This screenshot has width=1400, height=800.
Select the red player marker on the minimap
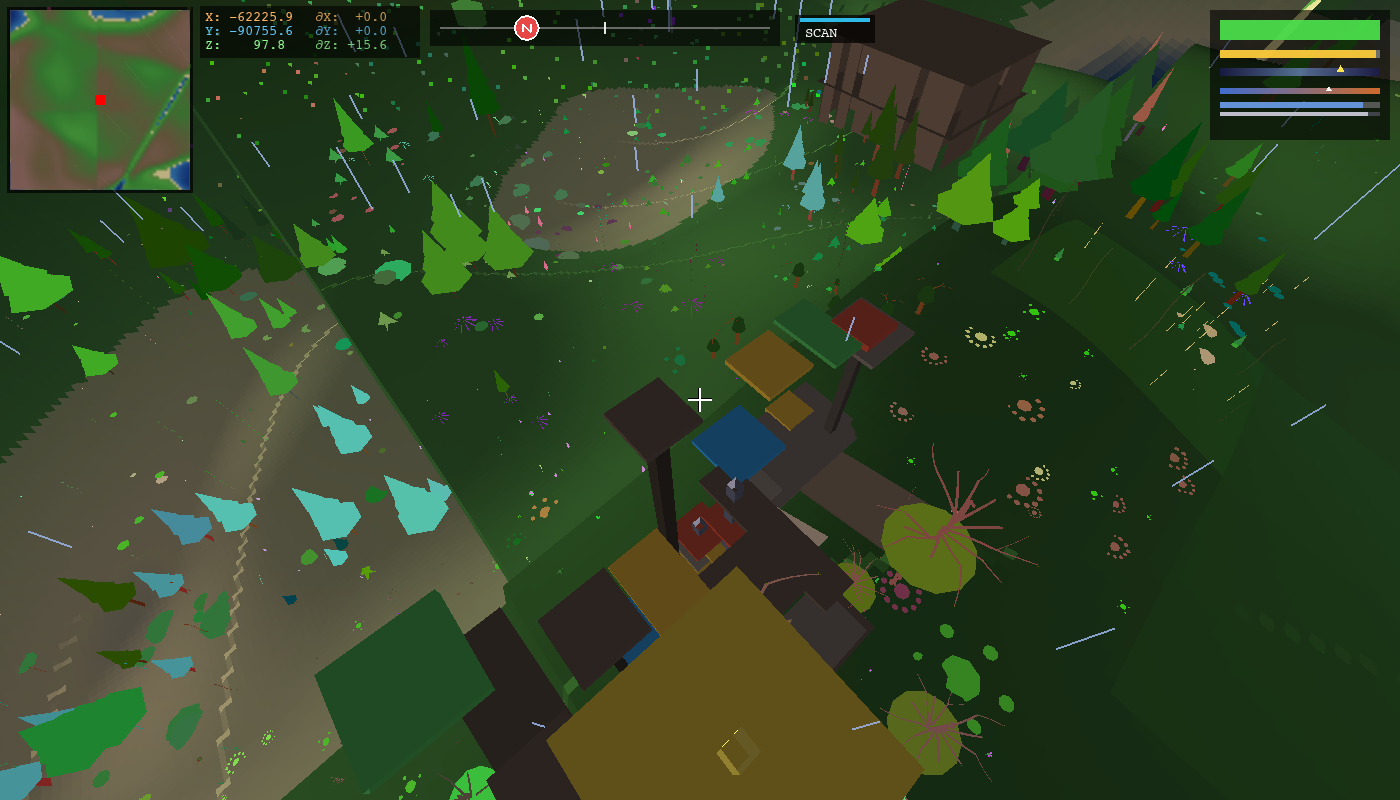(98, 98)
